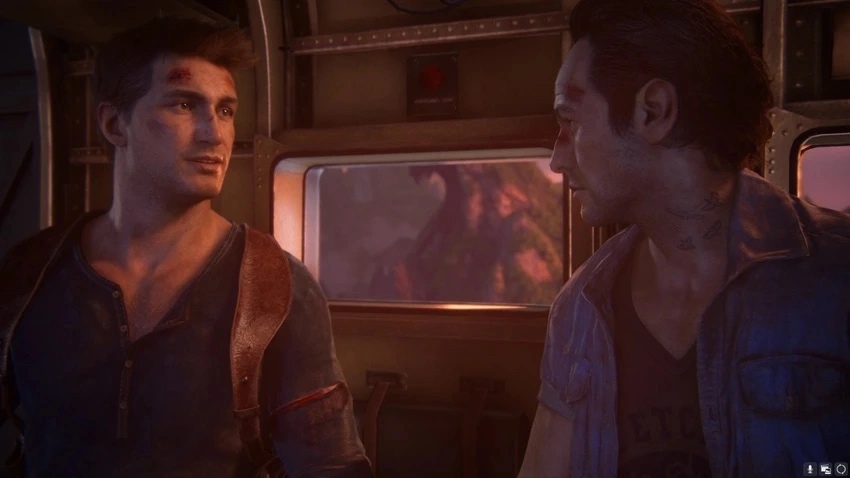Click the circular refresh overlay icon
Image resolution: width=850 pixels, height=478 pixels.
point(841,468)
